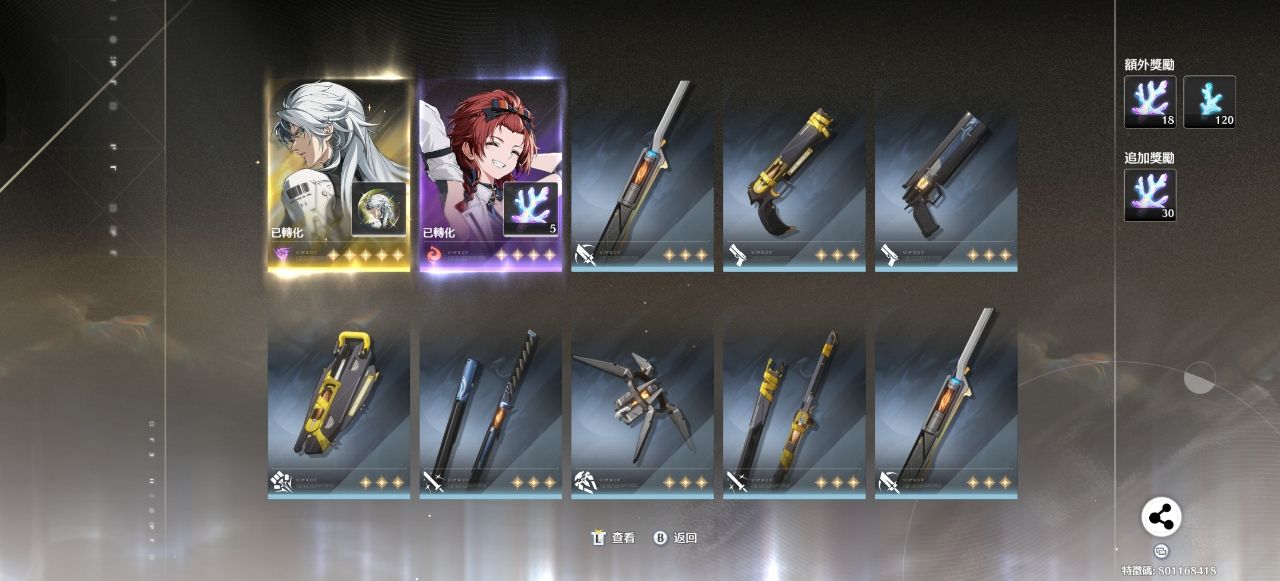Inspect the additional coral reward showing 30
The height and width of the screenshot is (581, 1280).
1150,195
